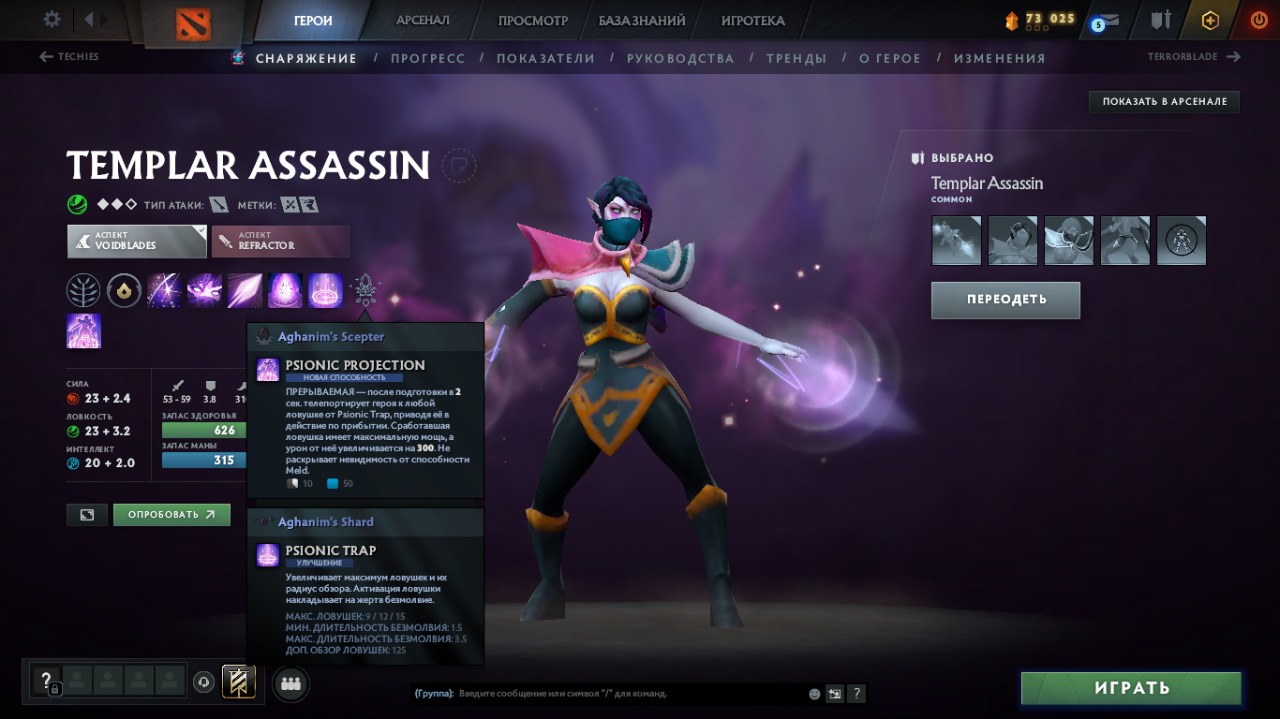Switch to the ПРОСМОТР tab
The width and height of the screenshot is (1280, 719).
coord(533,20)
